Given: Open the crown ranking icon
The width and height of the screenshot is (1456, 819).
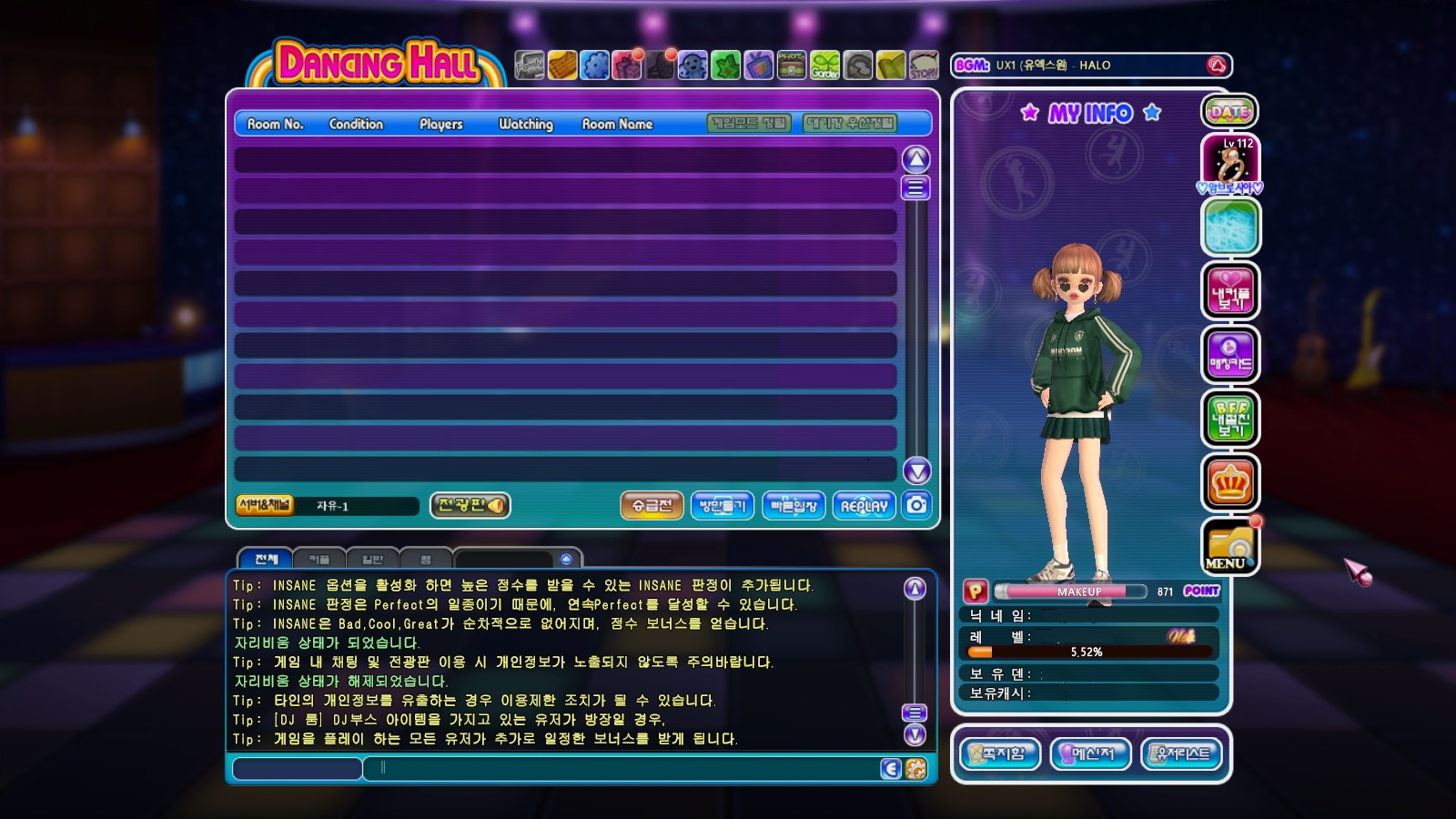Looking at the screenshot, I should [1230, 482].
